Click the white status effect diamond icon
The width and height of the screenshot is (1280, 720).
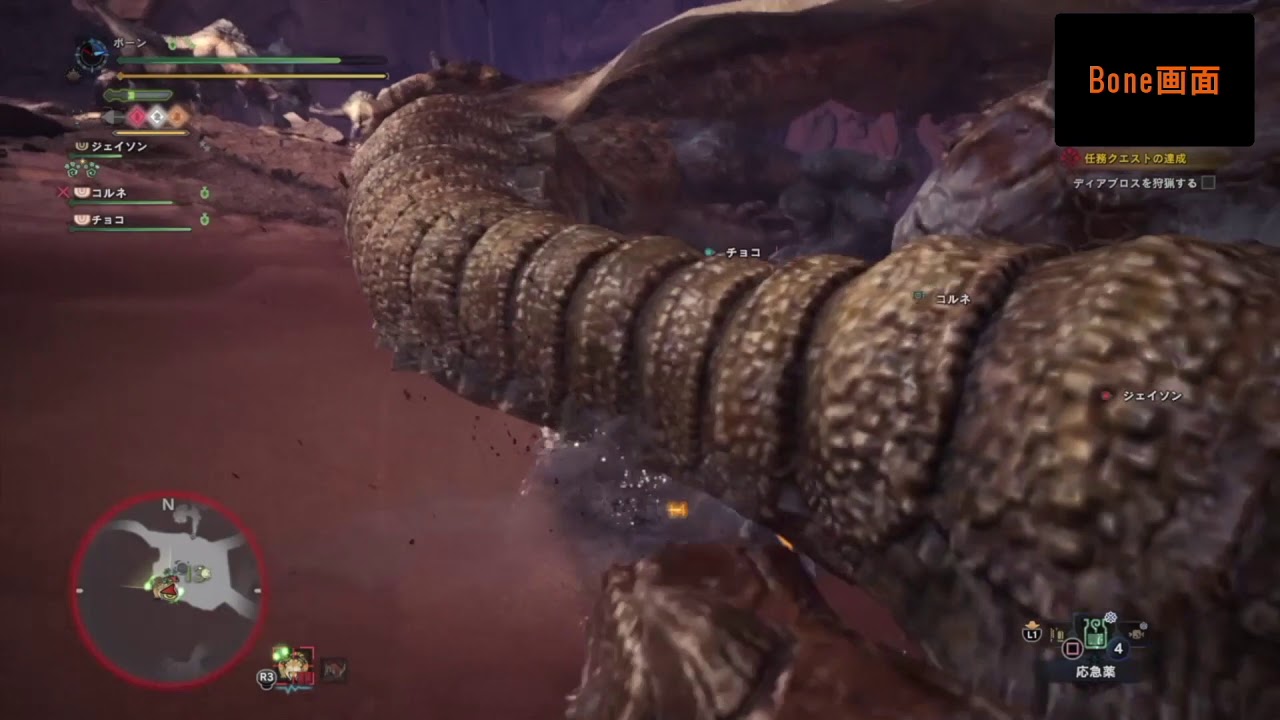(x=157, y=117)
